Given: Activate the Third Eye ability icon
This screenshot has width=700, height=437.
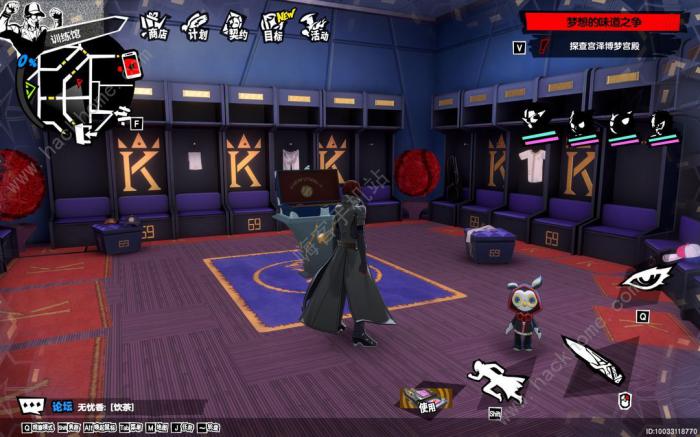Looking at the screenshot, I should tap(642, 279).
